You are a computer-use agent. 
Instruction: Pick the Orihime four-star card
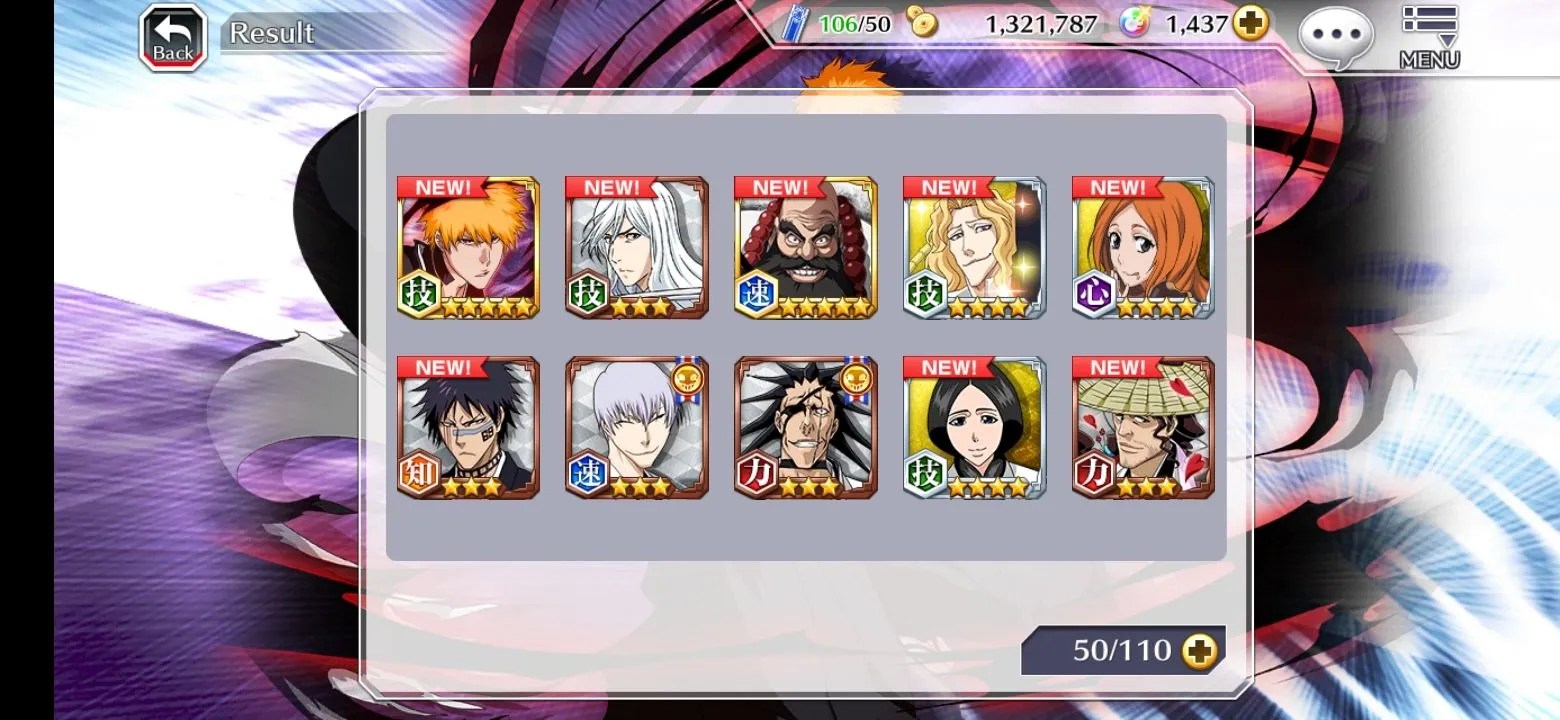click(1143, 248)
